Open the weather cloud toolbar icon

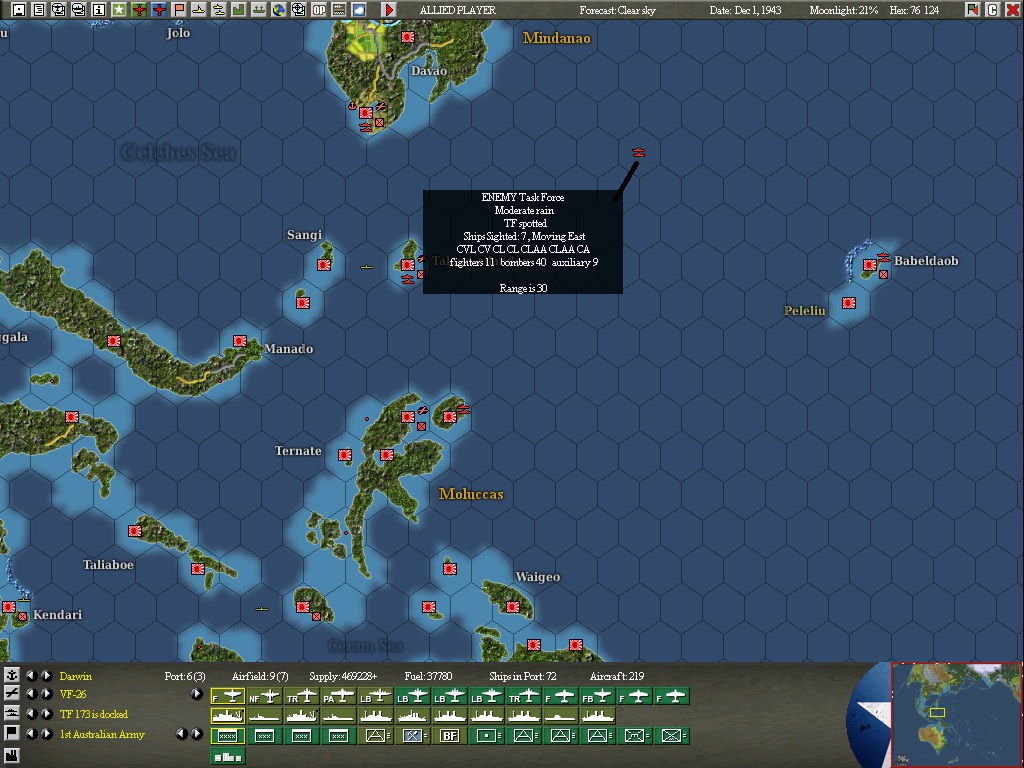(x=359, y=10)
